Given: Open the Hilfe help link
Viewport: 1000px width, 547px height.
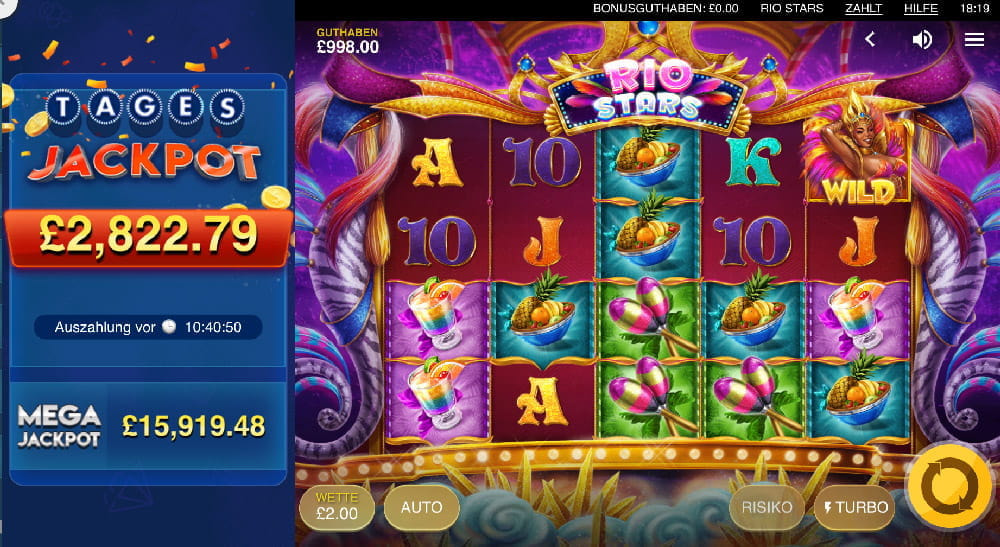Looking at the screenshot, I should coord(920,8).
